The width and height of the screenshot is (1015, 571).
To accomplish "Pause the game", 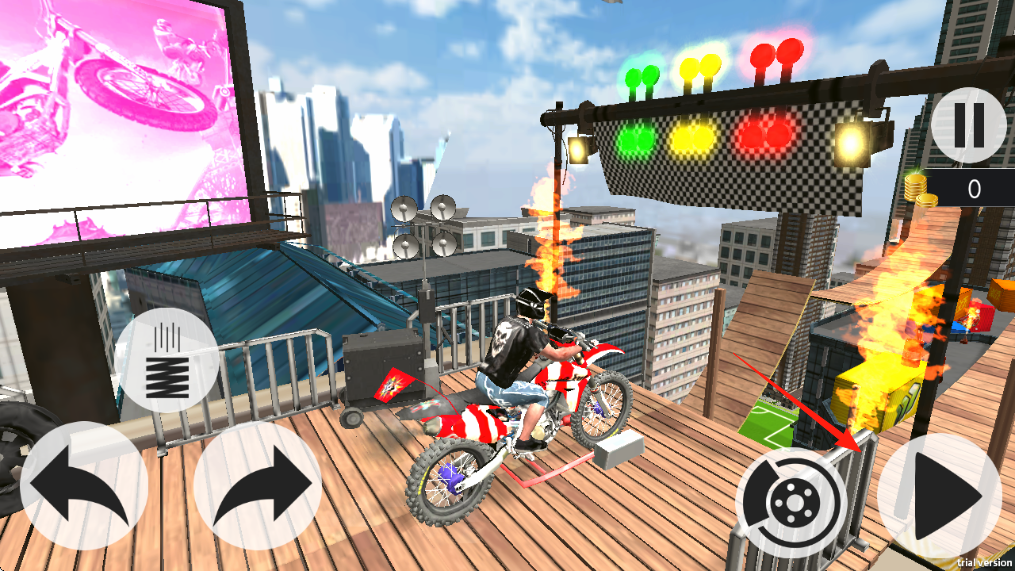I will coord(968,125).
